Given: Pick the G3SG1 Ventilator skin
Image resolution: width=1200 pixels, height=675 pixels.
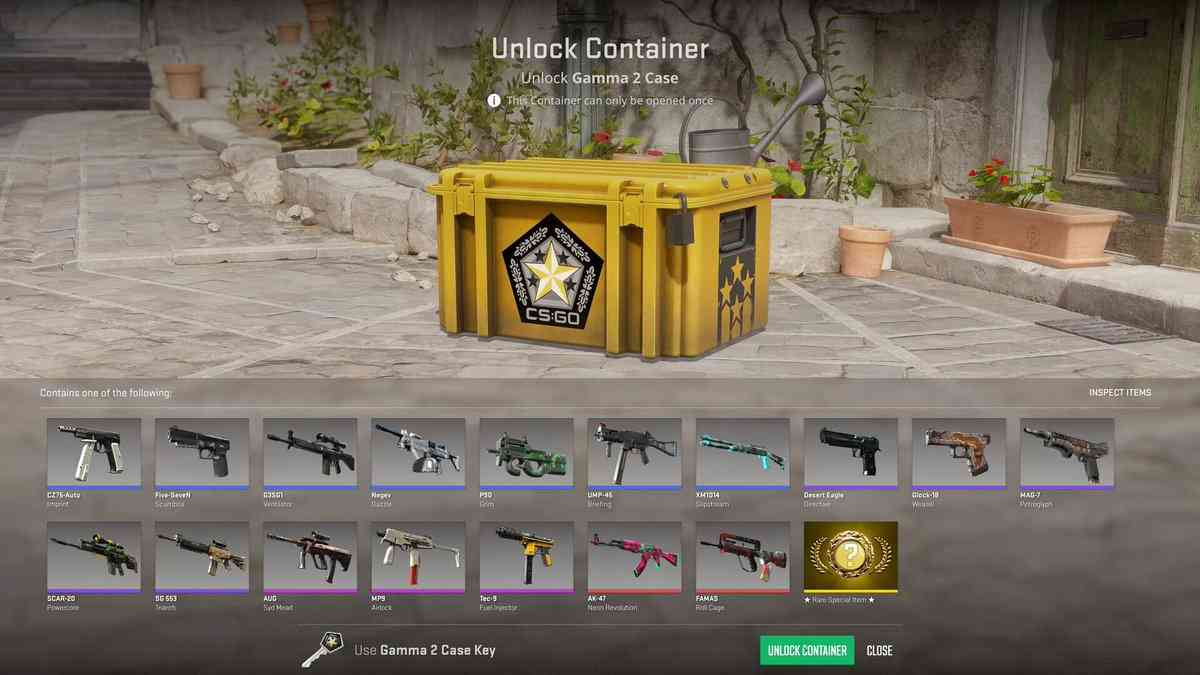Looking at the screenshot, I should (x=310, y=453).
